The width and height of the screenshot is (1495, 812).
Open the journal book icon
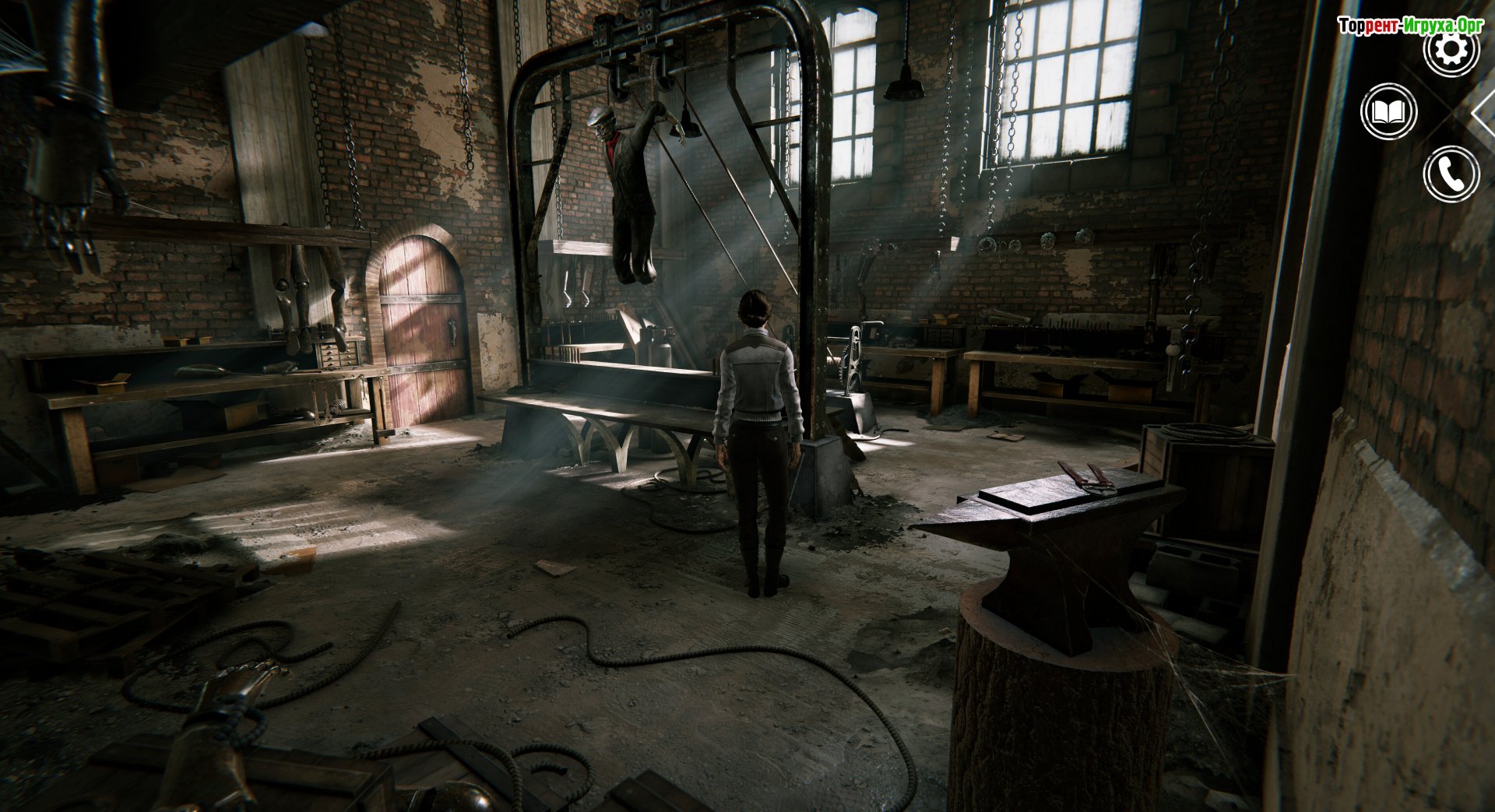pos(1388,112)
